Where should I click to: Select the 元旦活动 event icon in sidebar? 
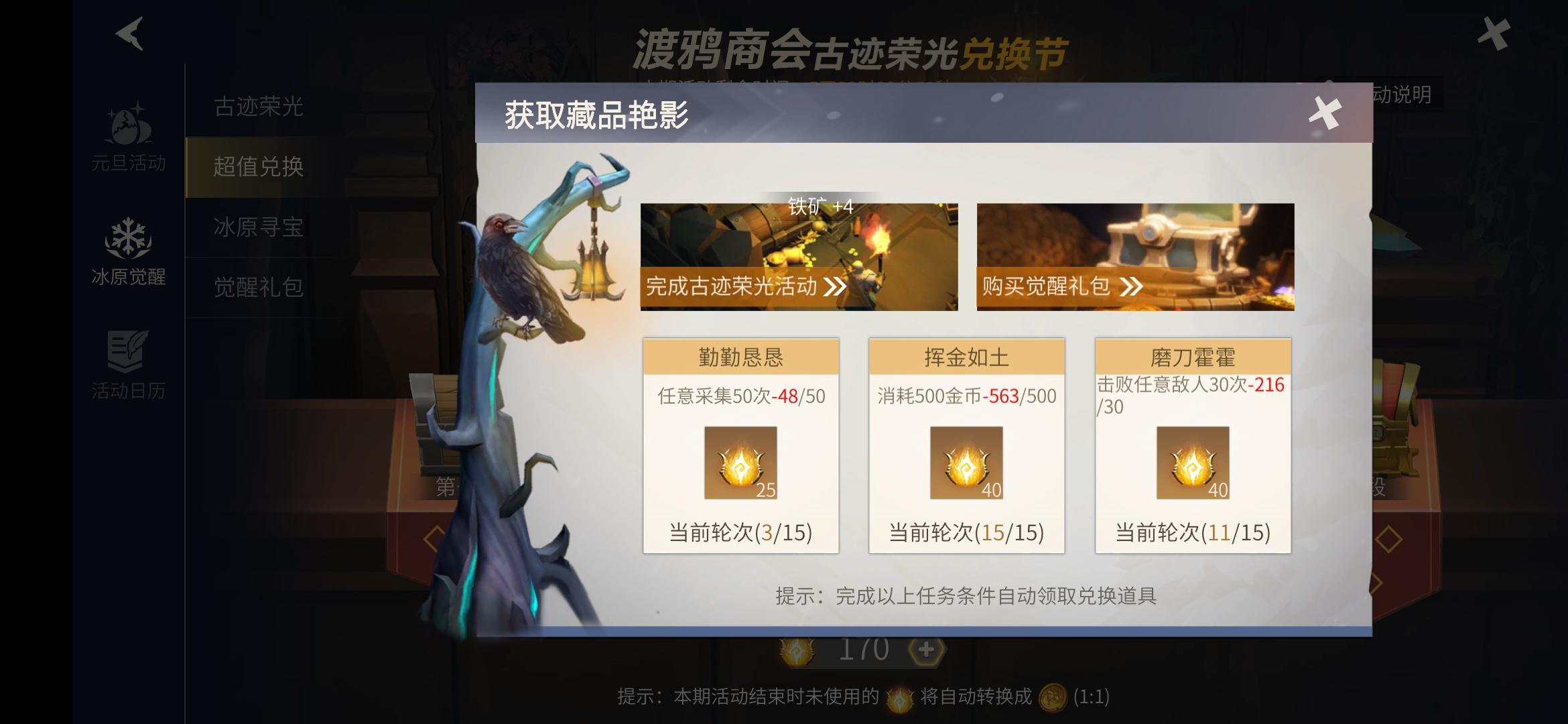click(129, 137)
